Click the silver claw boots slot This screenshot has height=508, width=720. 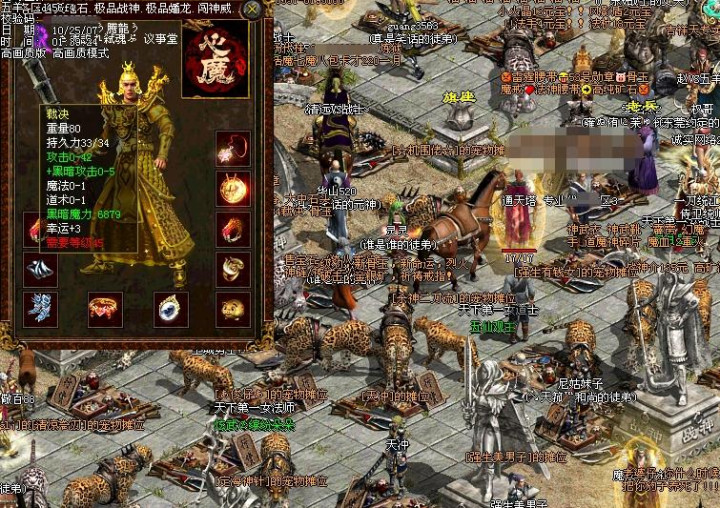(41, 270)
